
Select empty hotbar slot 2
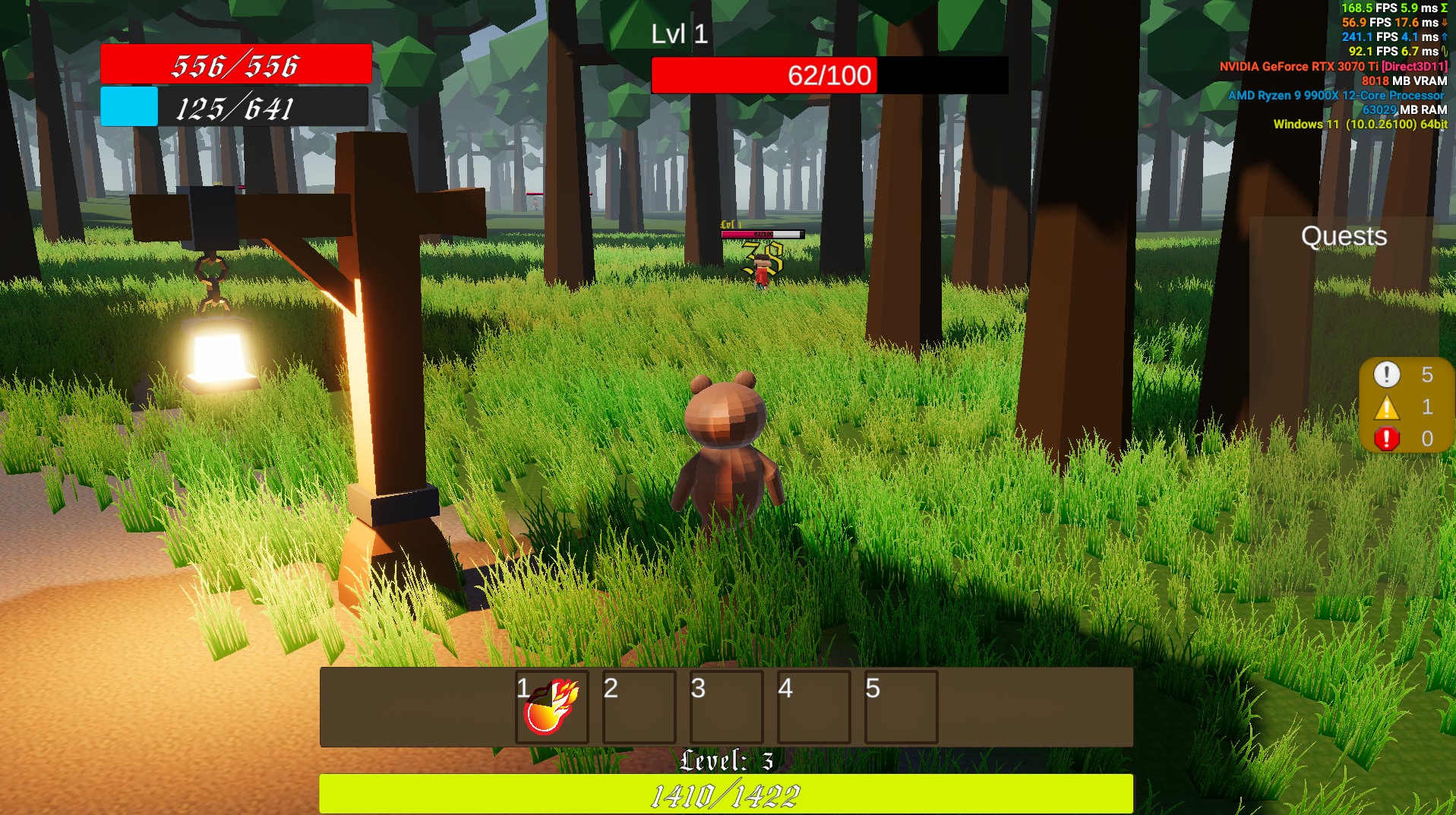tap(639, 707)
